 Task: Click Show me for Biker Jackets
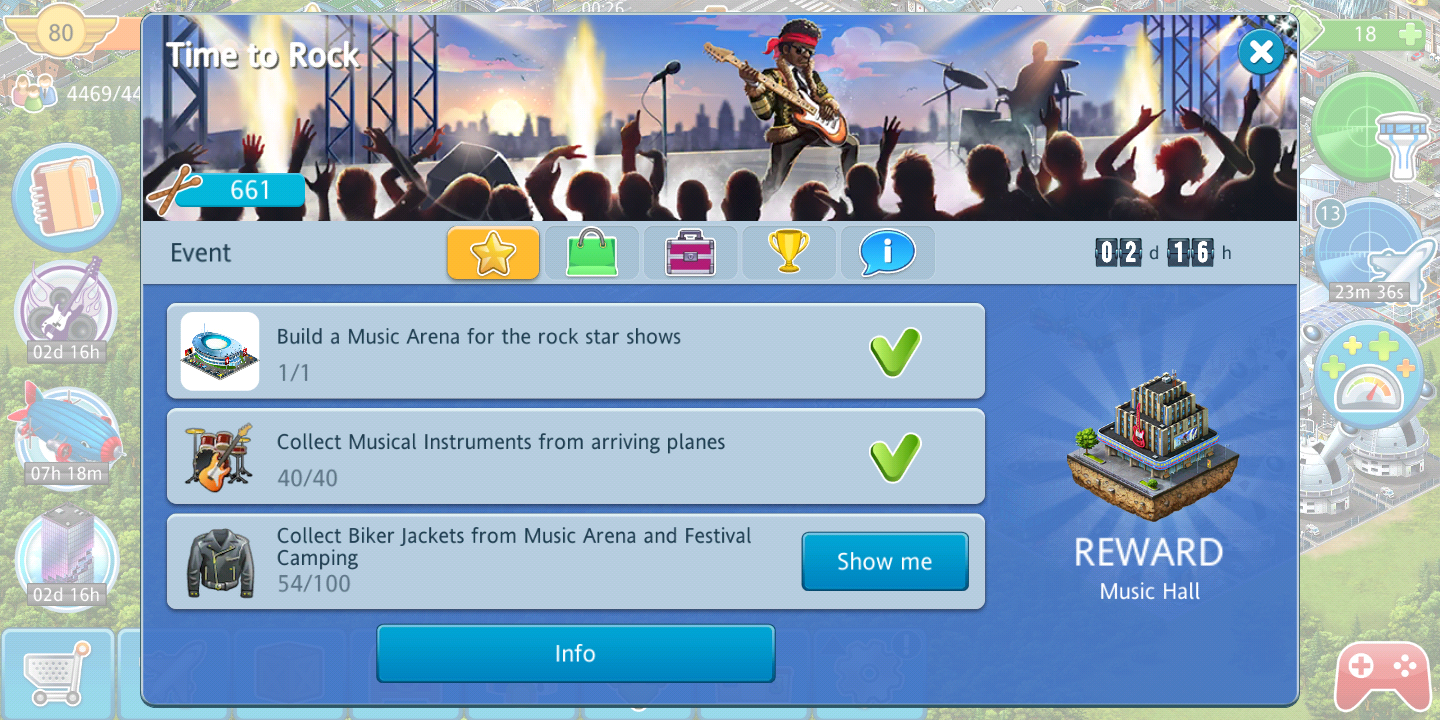point(884,562)
